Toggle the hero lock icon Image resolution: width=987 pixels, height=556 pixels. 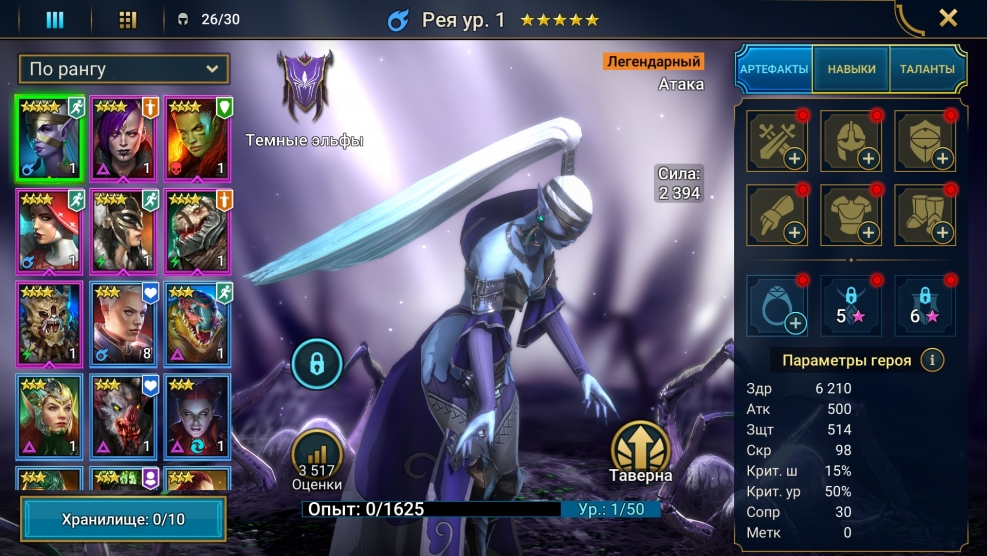tap(317, 365)
